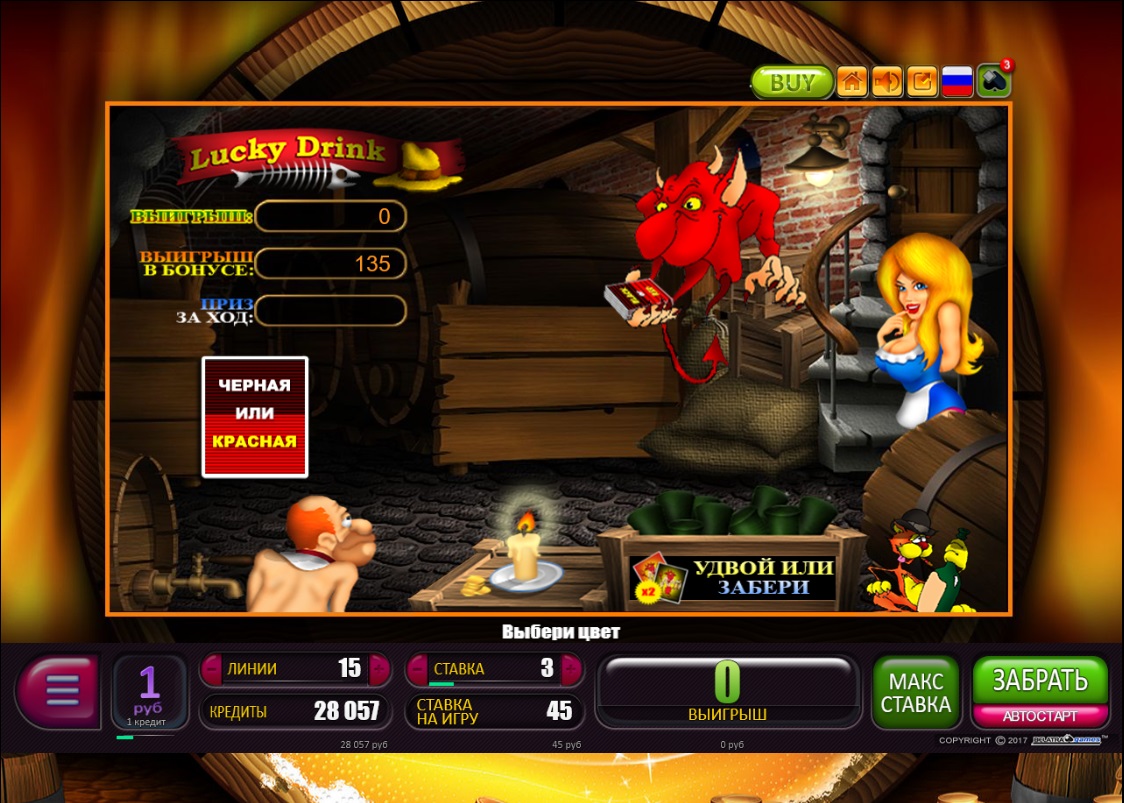Decrease the bet amount (СТАВКА)
The image size is (1124, 803).
coord(417,669)
